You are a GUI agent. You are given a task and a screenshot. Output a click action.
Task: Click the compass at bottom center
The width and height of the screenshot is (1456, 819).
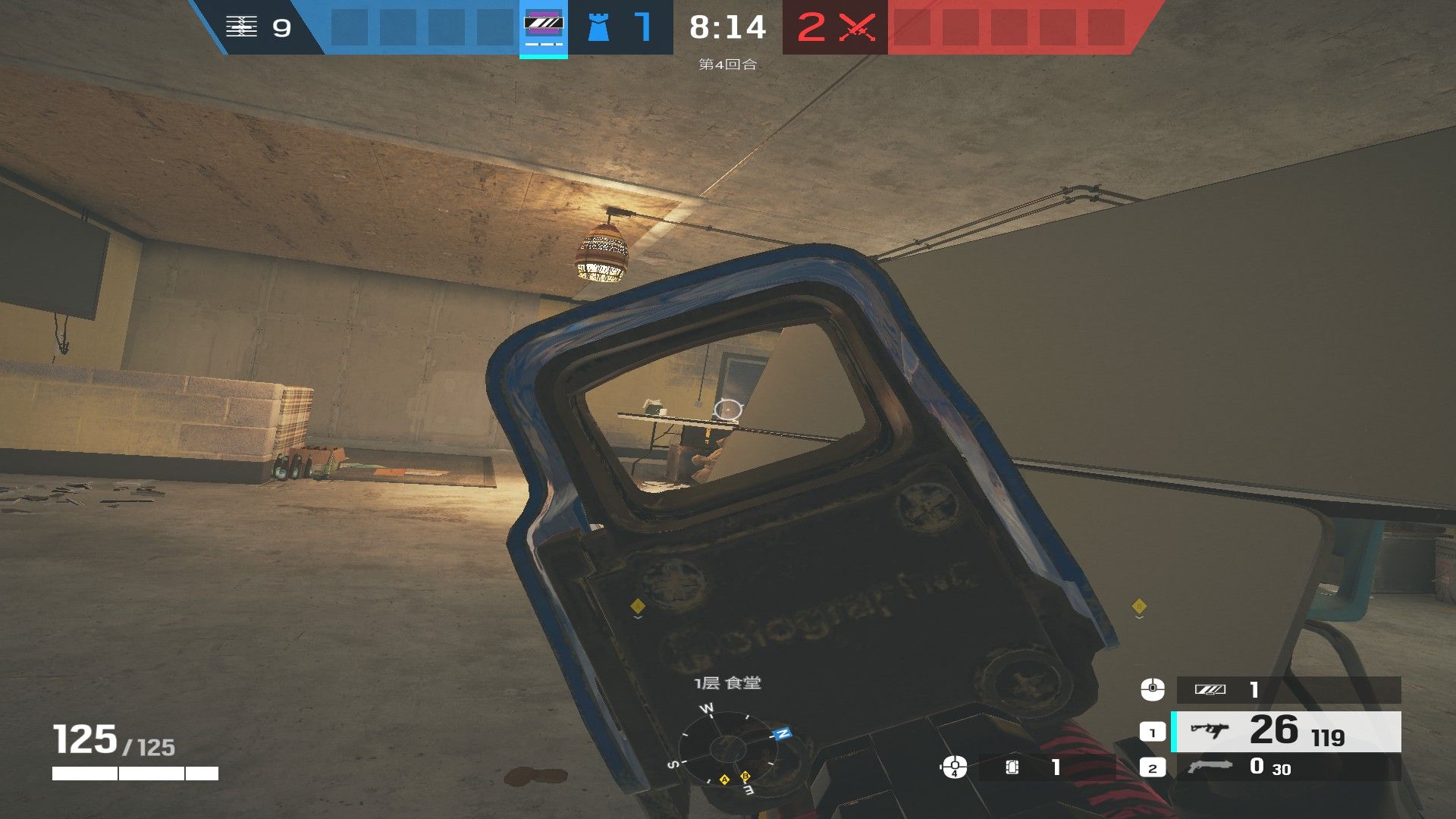click(x=728, y=748)
